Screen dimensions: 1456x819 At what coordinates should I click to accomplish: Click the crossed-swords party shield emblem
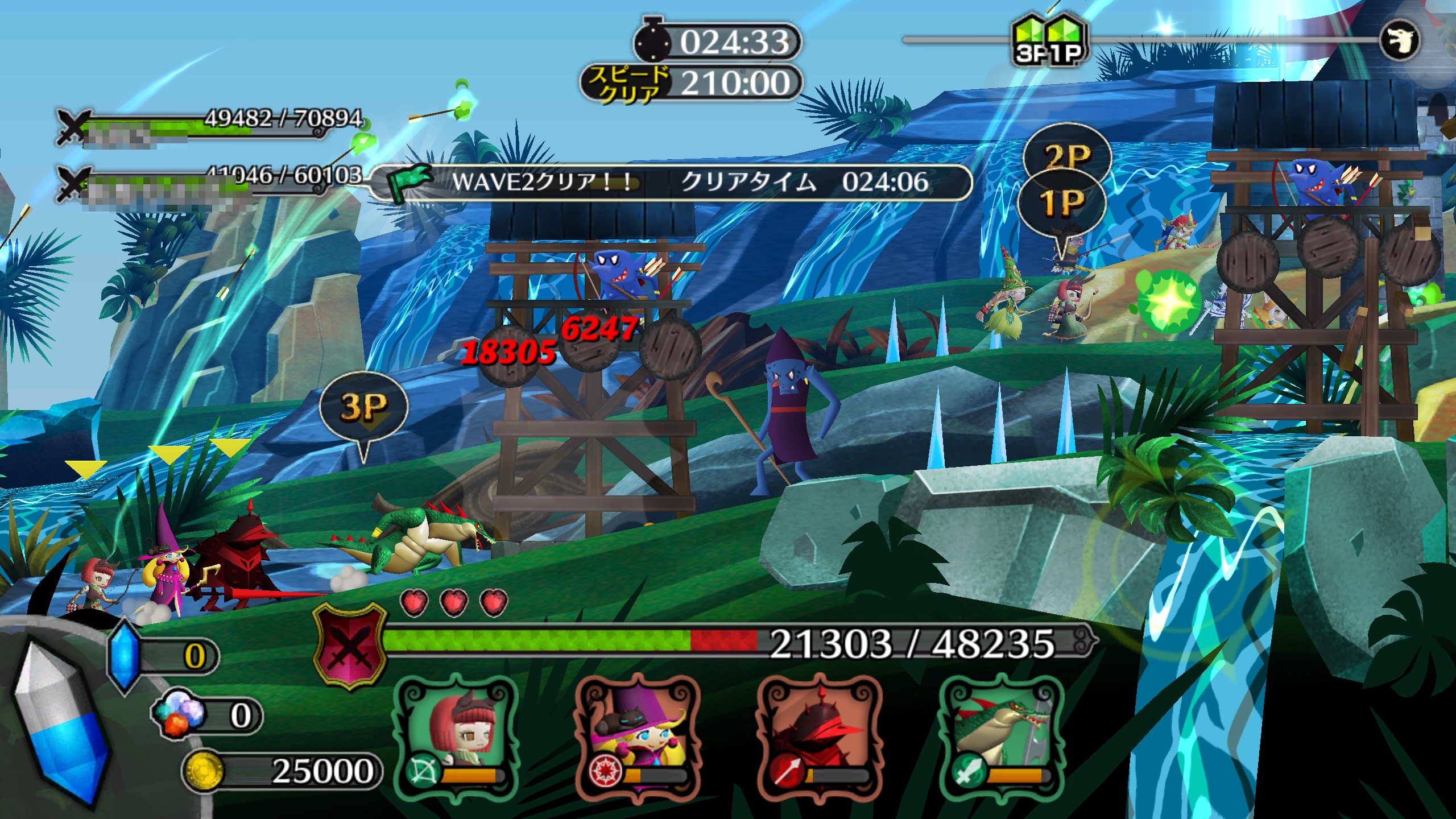coord(349,646)
